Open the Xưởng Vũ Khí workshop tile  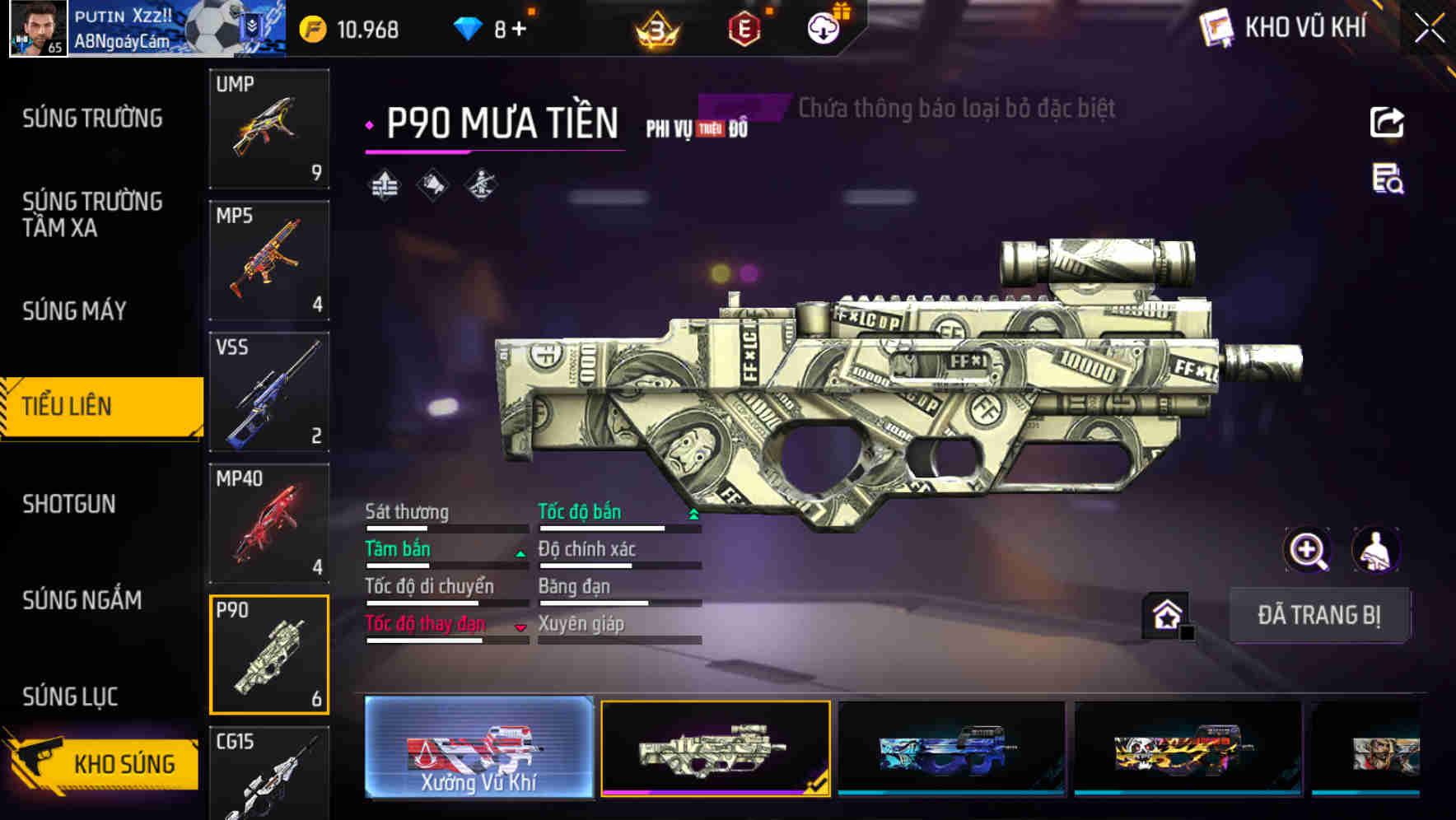coord(478,751)
